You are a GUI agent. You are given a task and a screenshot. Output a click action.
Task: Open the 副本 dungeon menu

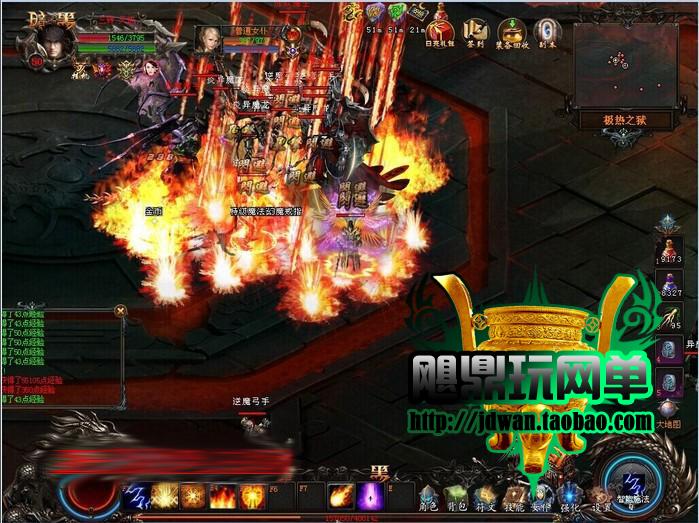tap(546, 30)
